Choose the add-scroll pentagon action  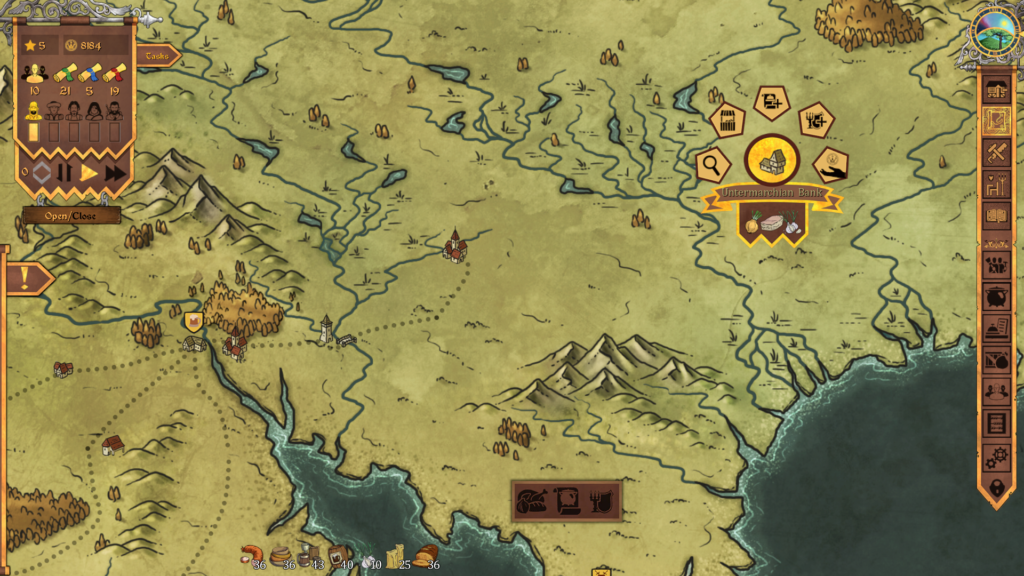[x=771, y=101]
